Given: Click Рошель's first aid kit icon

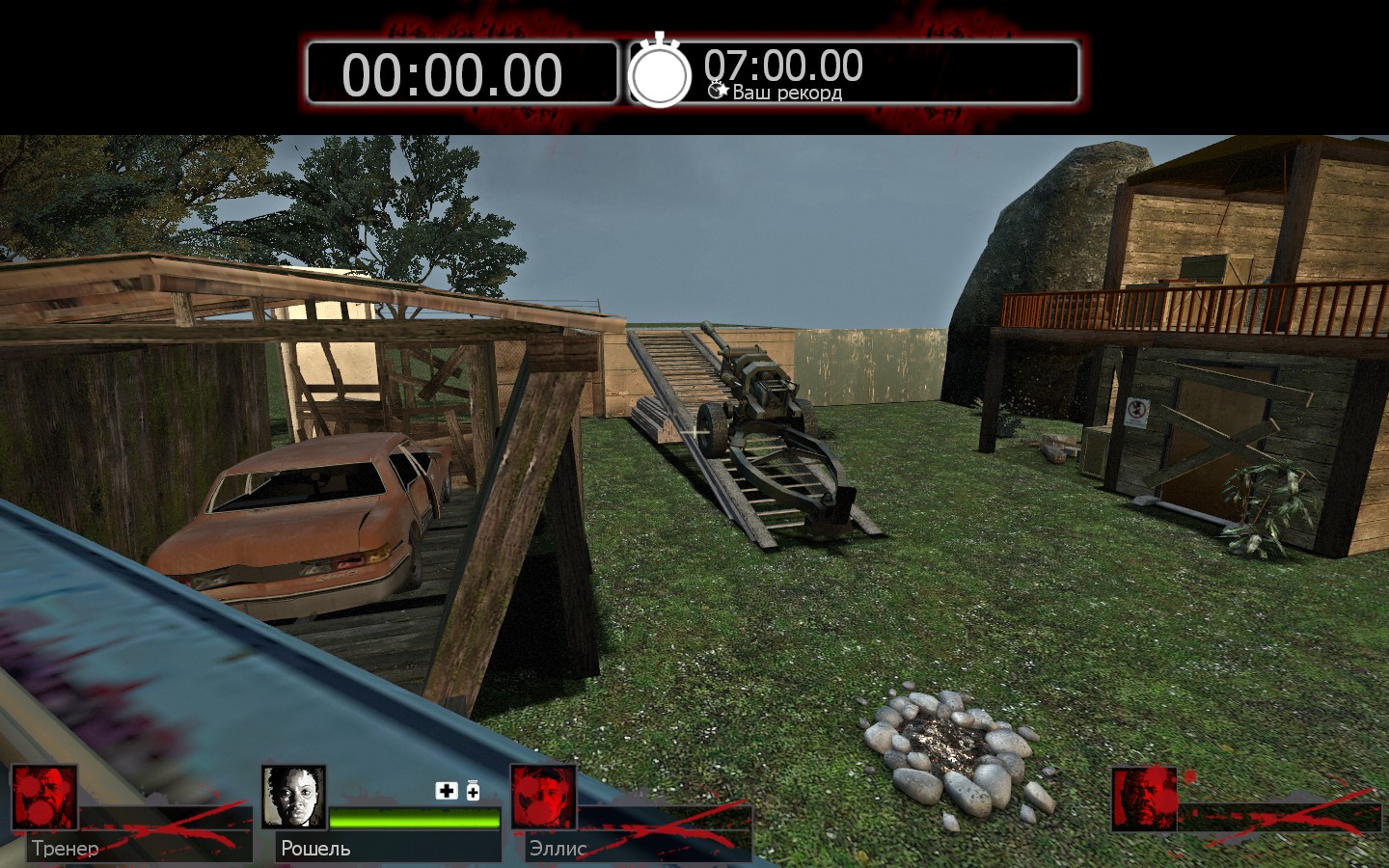Looking at the screenshot, I should (x=447, y=791).
